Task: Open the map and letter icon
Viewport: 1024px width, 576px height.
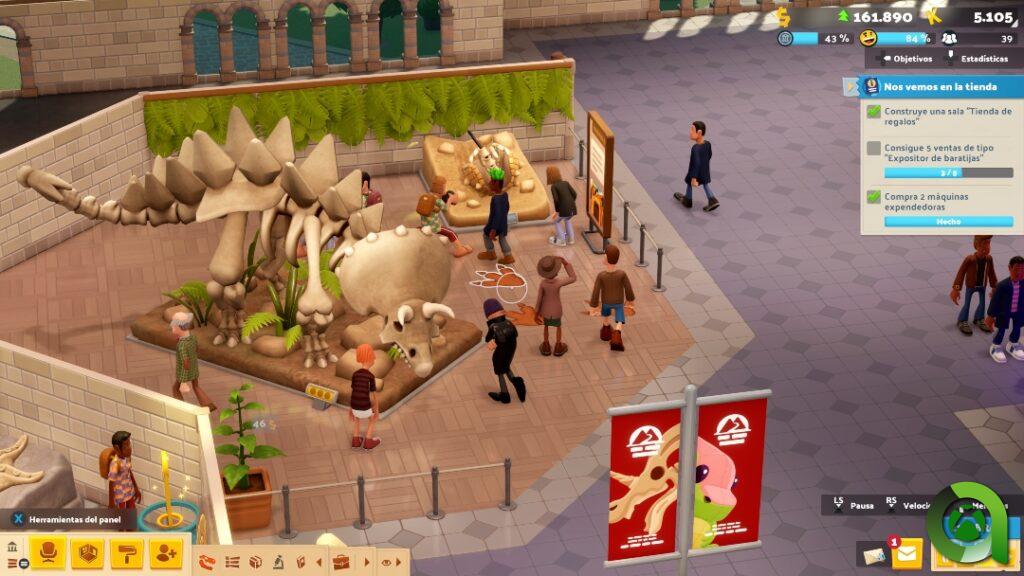Action: (873, 555)
